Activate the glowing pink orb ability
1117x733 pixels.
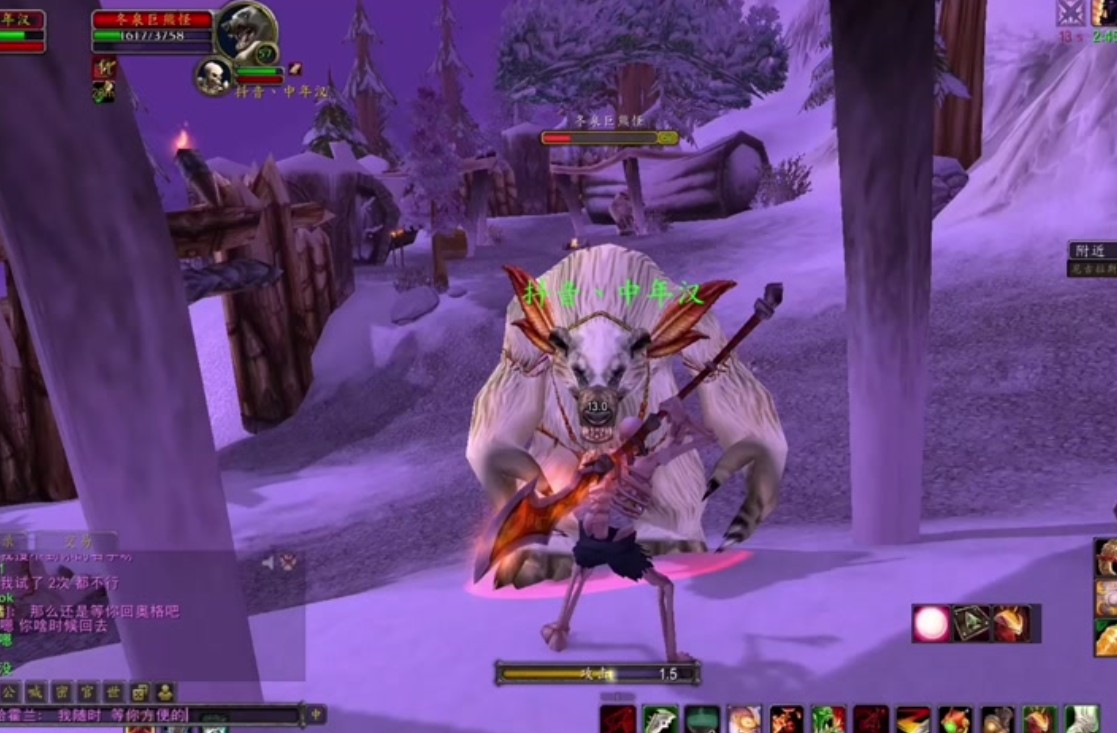931,623
